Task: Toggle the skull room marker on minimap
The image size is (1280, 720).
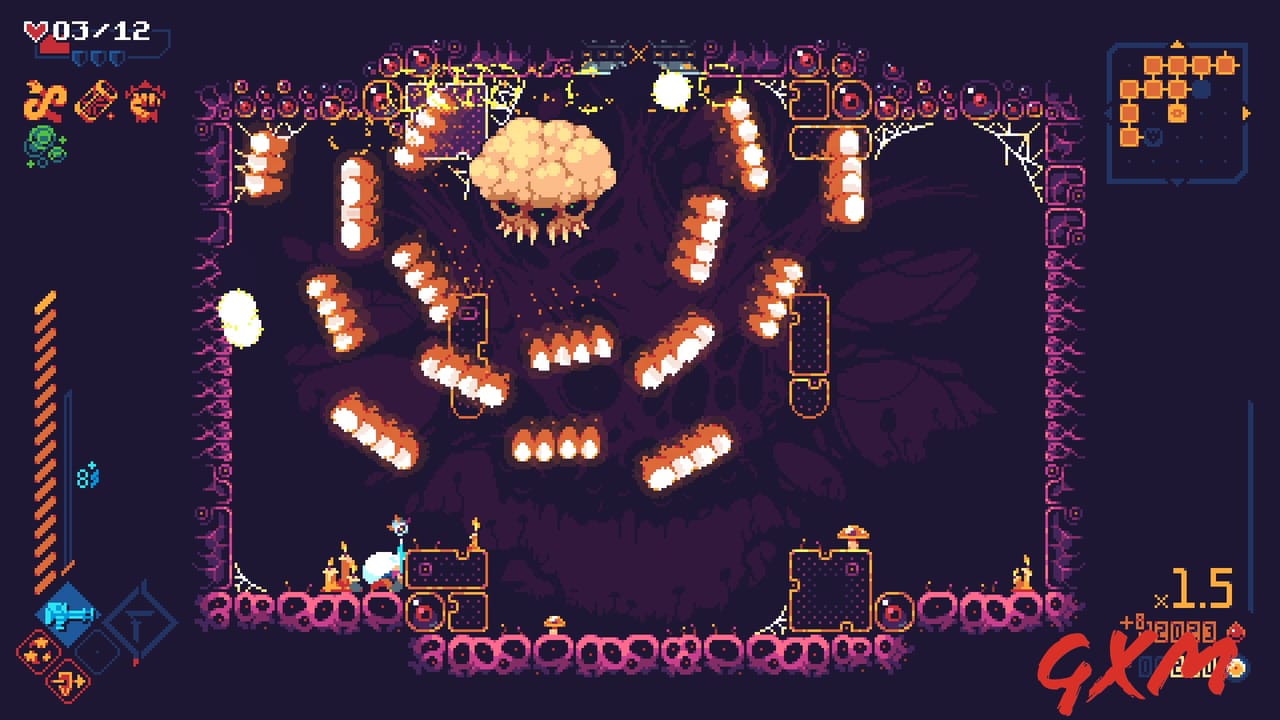Action: (1152, 136)
